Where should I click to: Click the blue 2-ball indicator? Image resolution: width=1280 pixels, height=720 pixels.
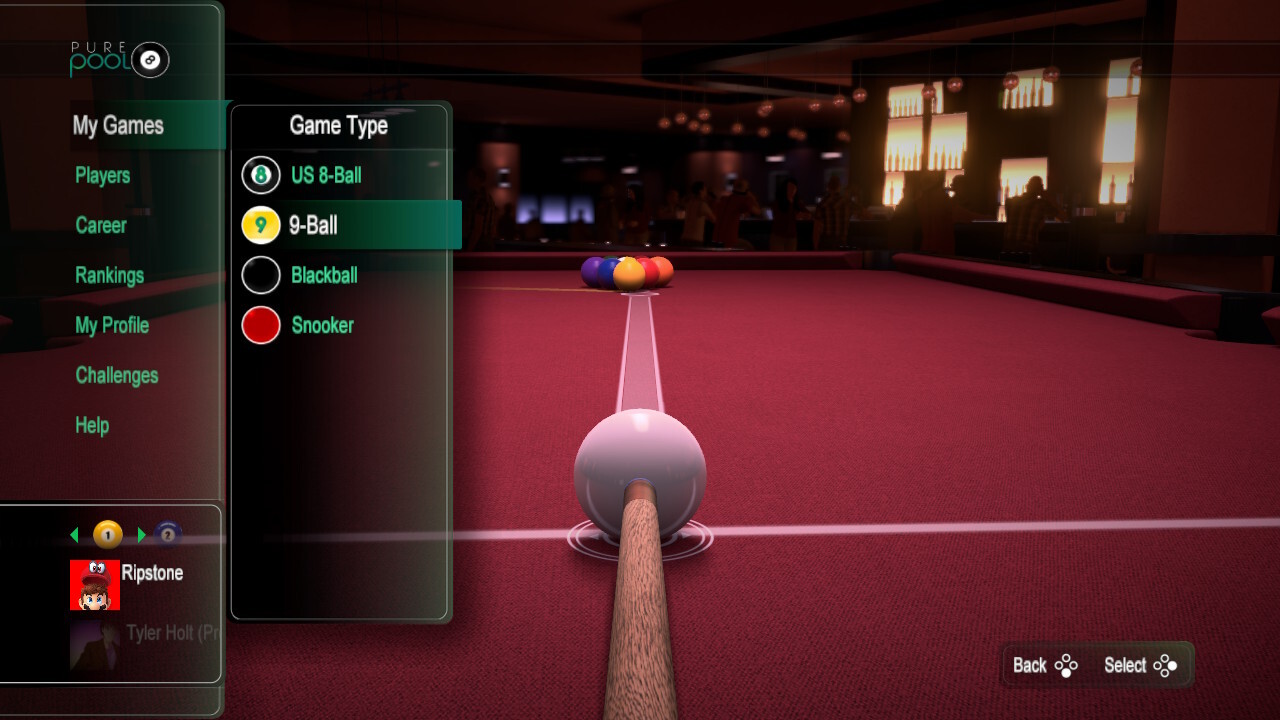point(168,534)
